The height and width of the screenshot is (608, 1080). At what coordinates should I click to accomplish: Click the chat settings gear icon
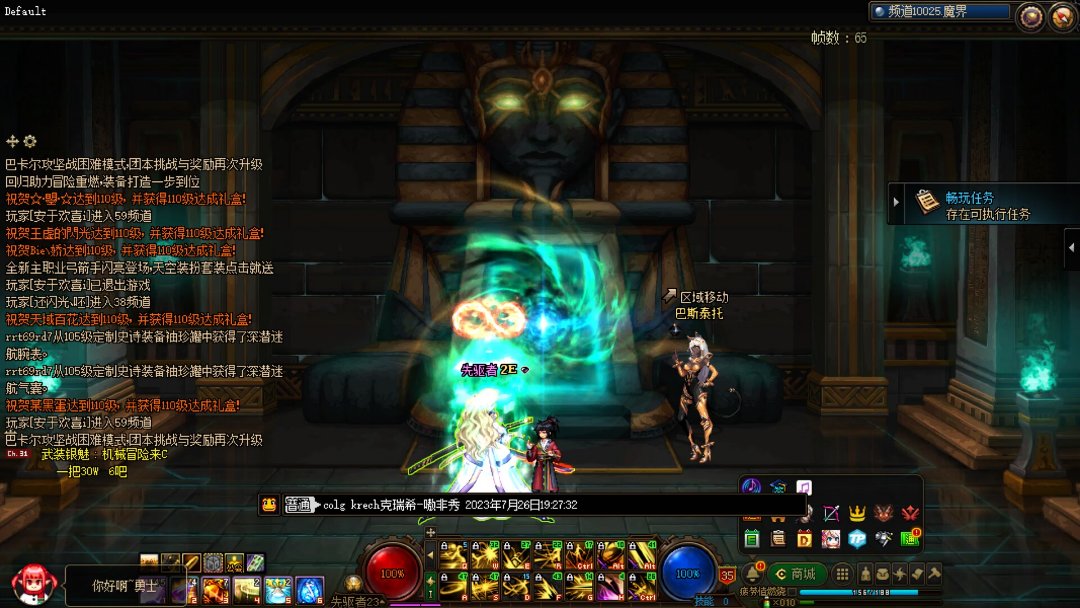click(30, 142)
